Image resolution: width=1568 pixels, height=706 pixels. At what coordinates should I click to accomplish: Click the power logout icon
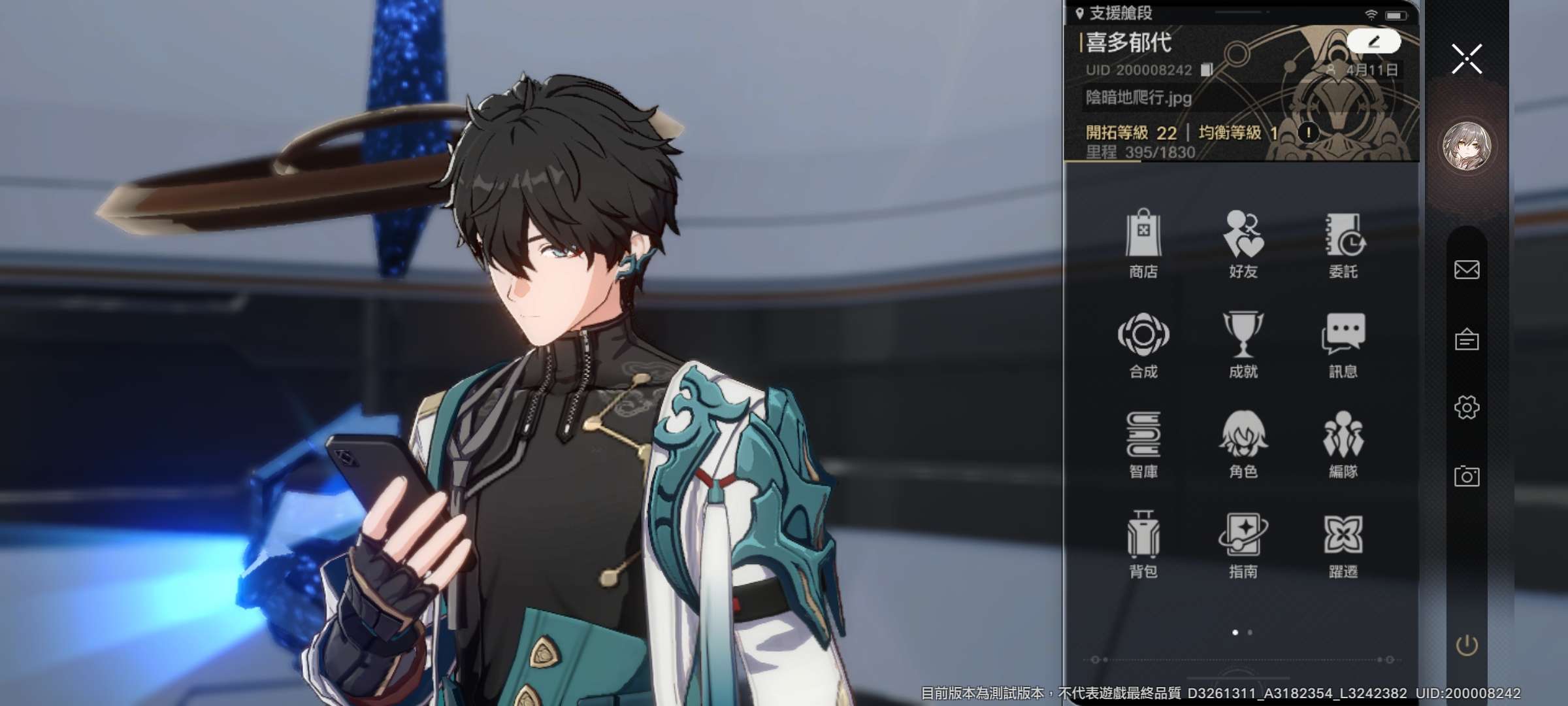1467,646
